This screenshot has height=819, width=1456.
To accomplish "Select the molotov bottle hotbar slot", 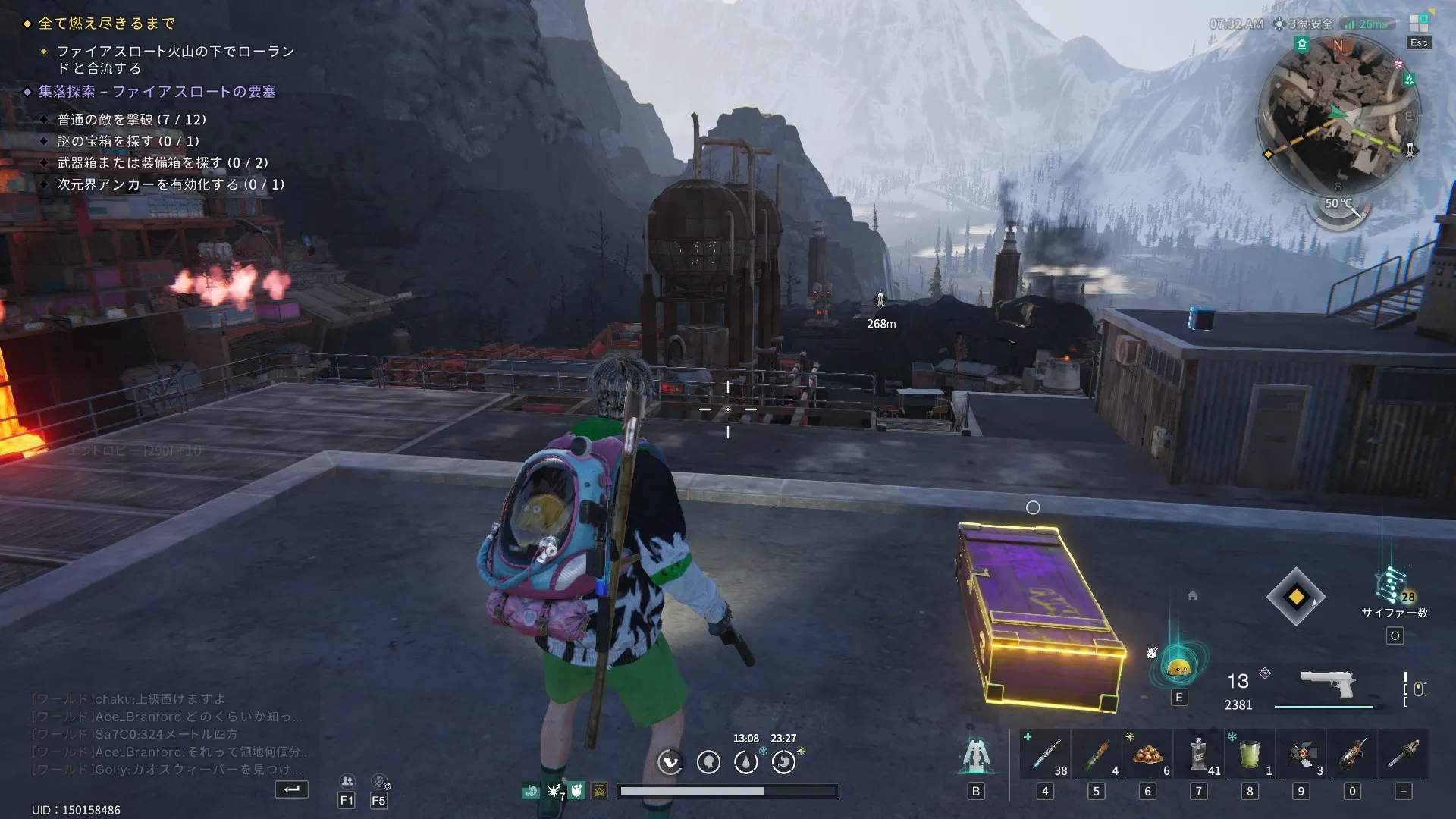I will (1096, 755).
